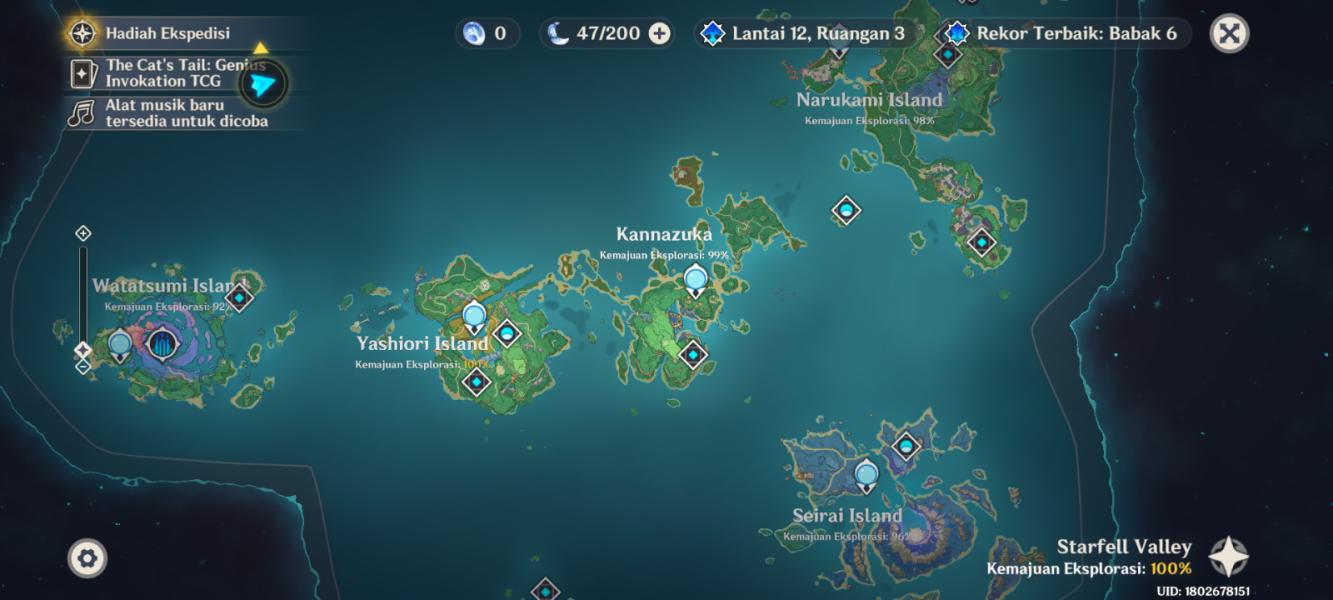Select the teleport waypoint pin on Kannazuka
1333x600 pixels.
click(x=696, y=280)
